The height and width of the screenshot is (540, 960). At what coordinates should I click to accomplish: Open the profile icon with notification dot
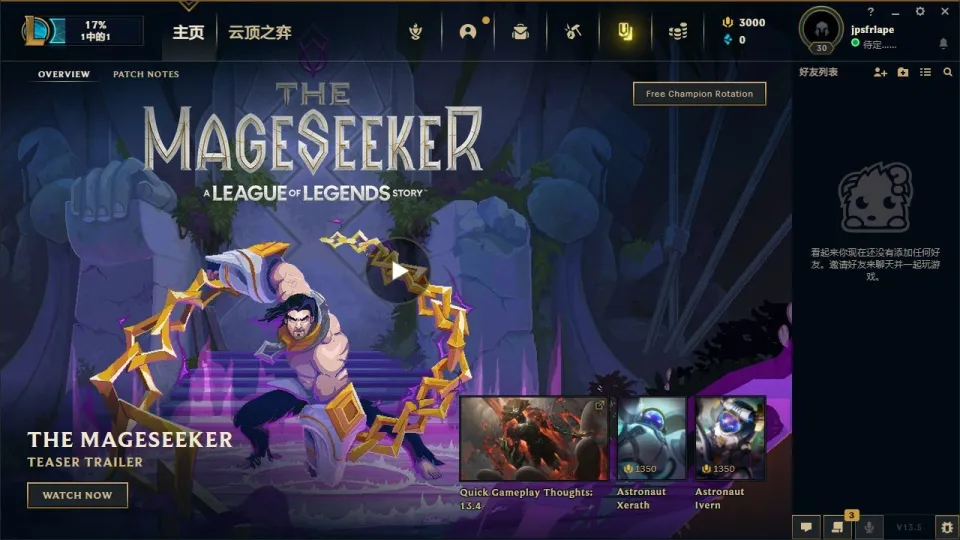click(468, 31)
